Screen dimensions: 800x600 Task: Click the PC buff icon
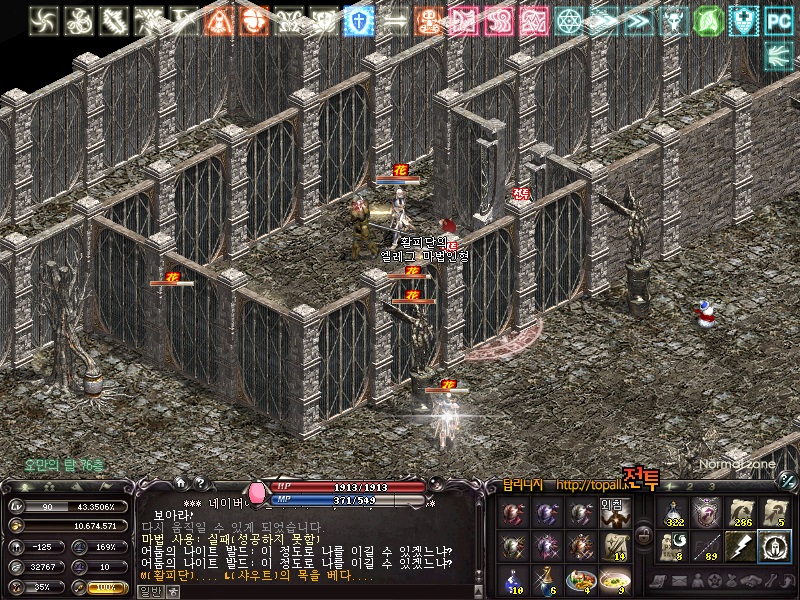click(x=778, y=20)
